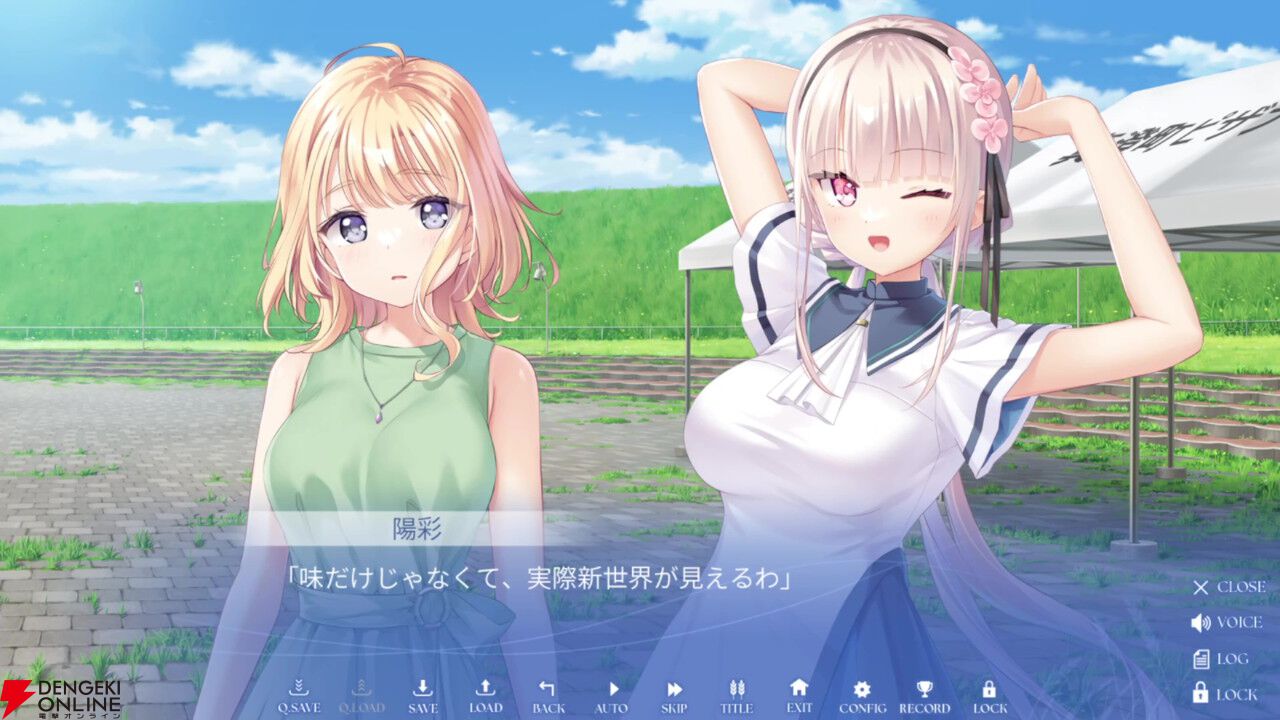Open the LOAD screen via its upload-arrow icon

coord(485,688)
